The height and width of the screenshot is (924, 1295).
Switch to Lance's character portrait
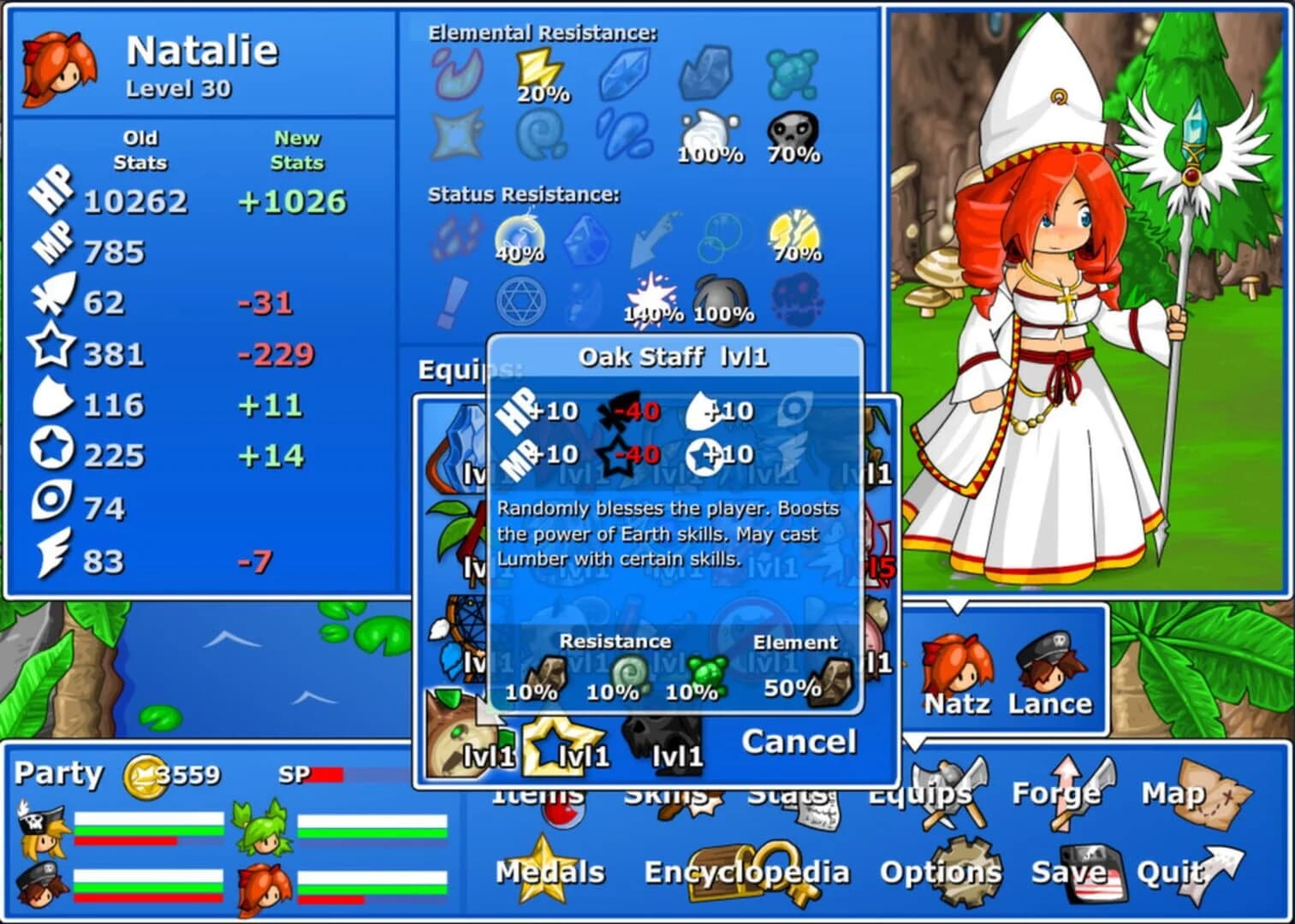pos(1053,667)
